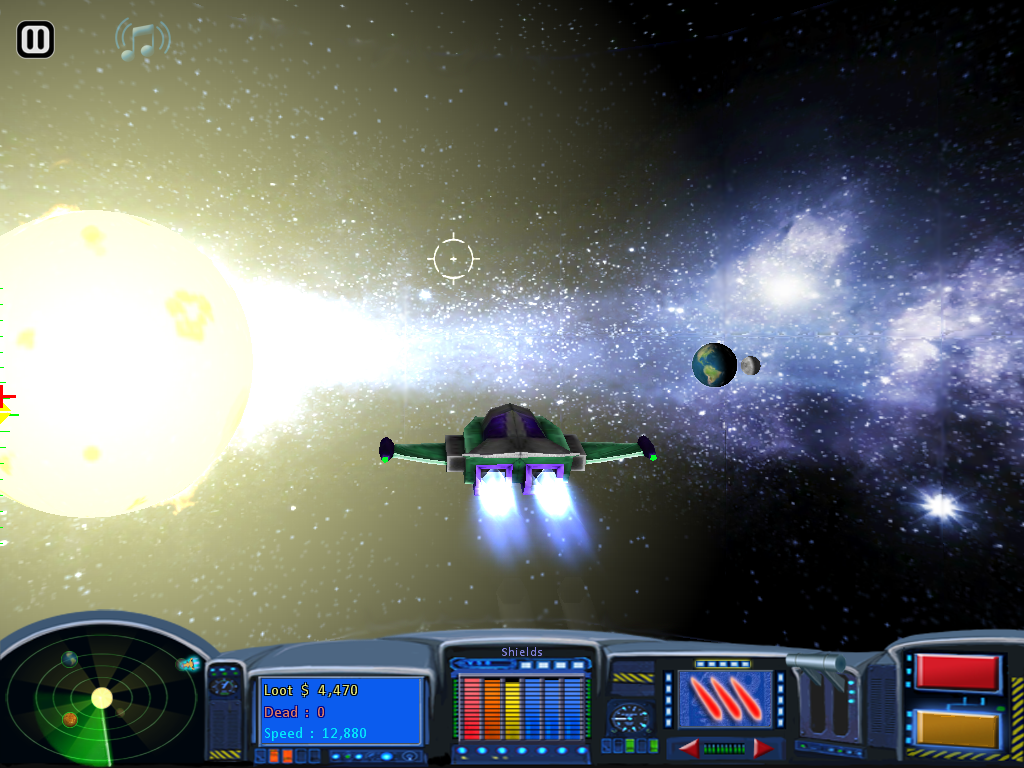Fire using the red cockpit button

957,673
